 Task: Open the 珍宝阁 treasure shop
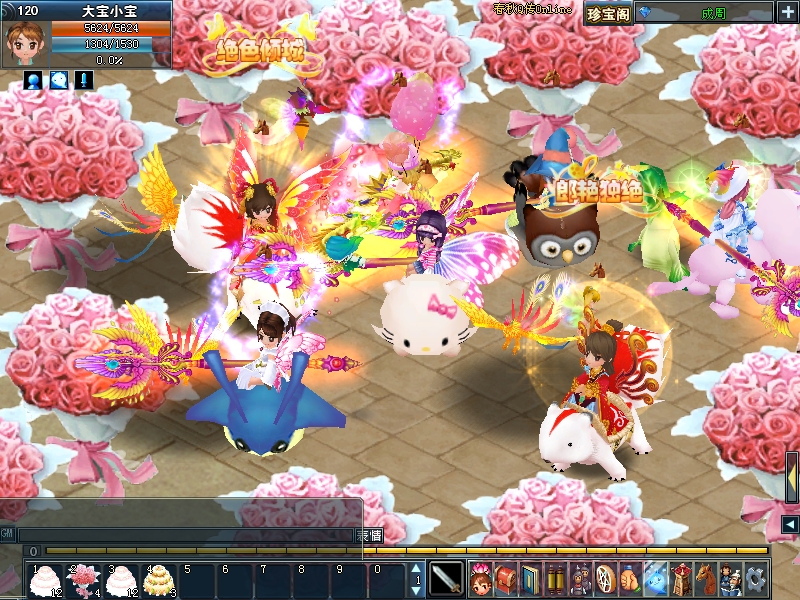click(x=607, y=12)
